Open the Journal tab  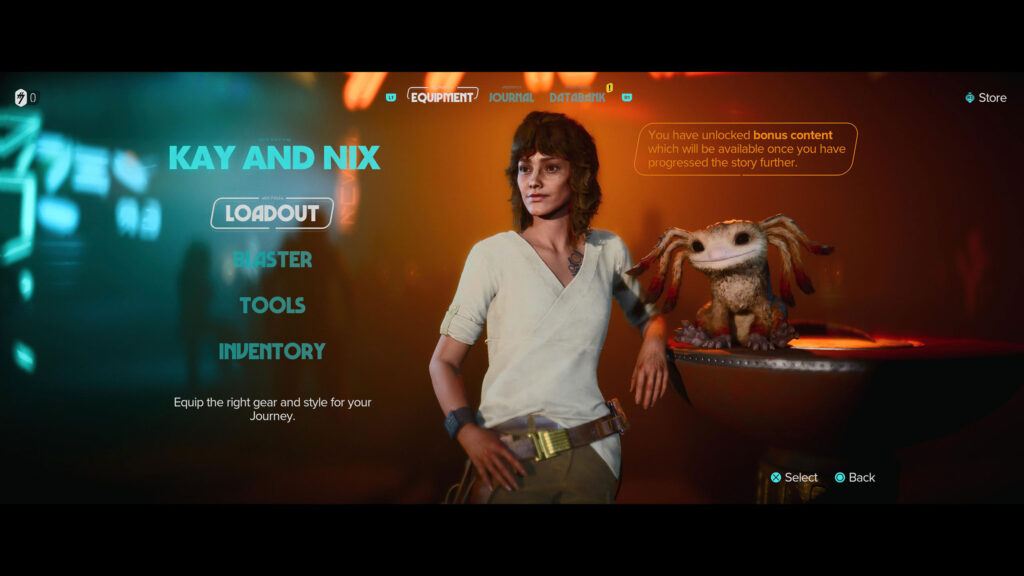[511, 98]
